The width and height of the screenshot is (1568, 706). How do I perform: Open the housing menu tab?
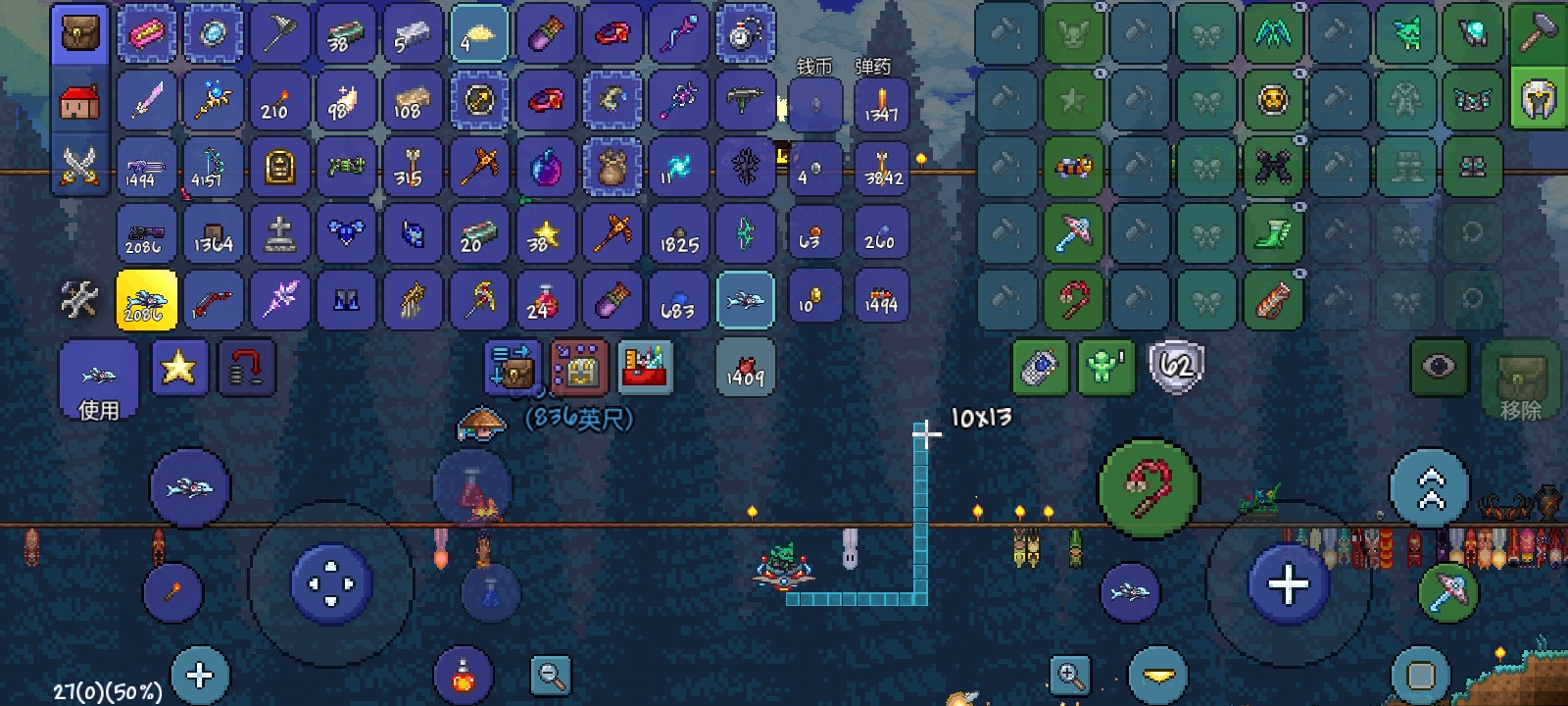tap(79, 101)
